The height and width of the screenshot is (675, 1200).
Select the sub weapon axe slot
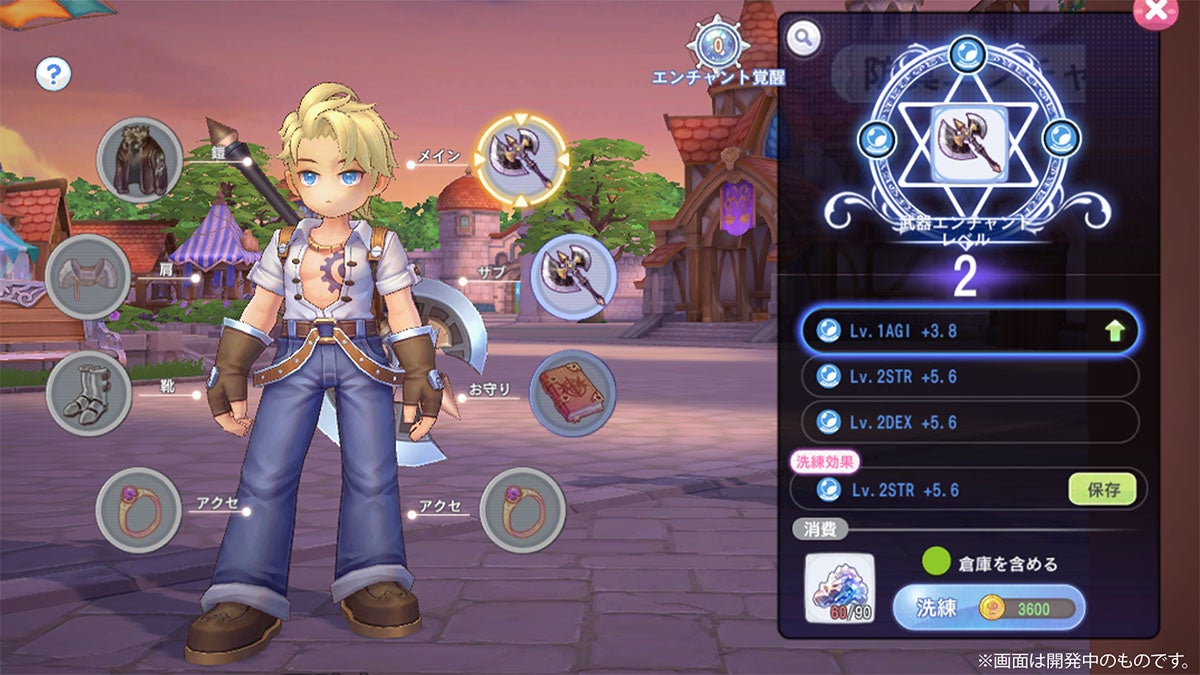[573, 277]
